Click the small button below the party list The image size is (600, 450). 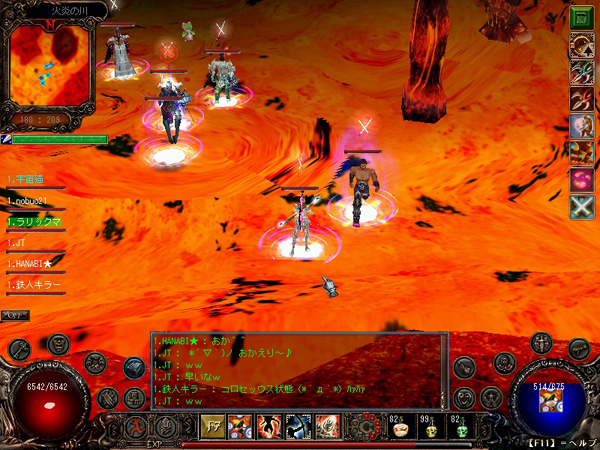click(15, 315)
